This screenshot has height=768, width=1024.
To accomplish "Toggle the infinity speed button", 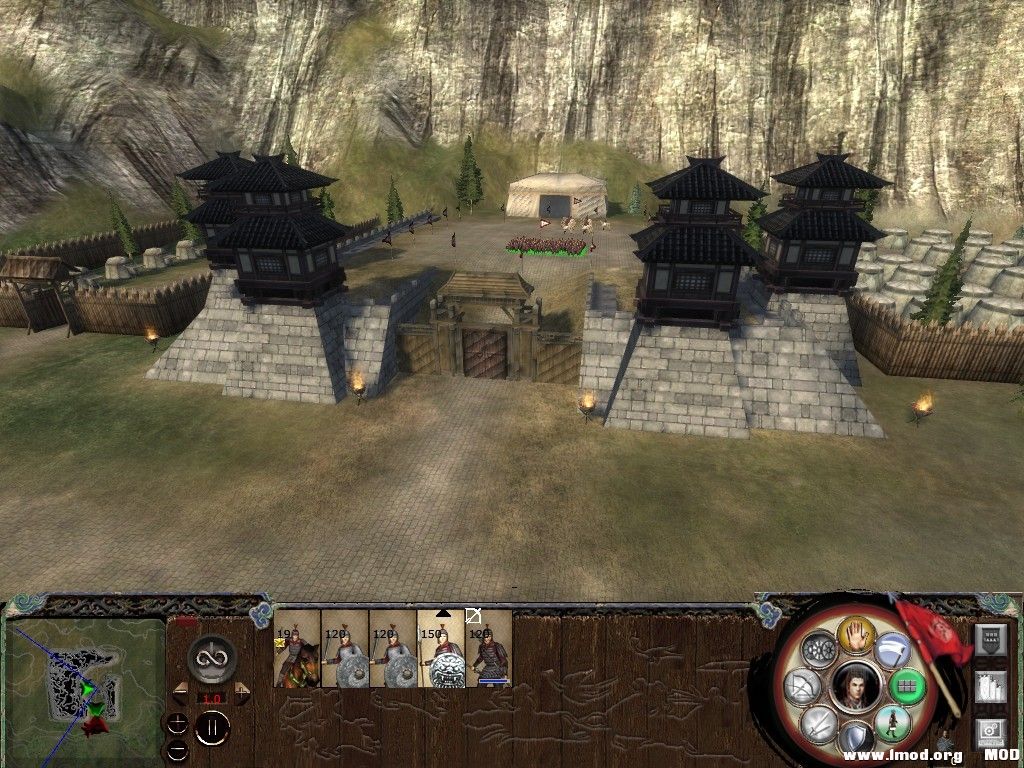I will click(x=211, y=656).
